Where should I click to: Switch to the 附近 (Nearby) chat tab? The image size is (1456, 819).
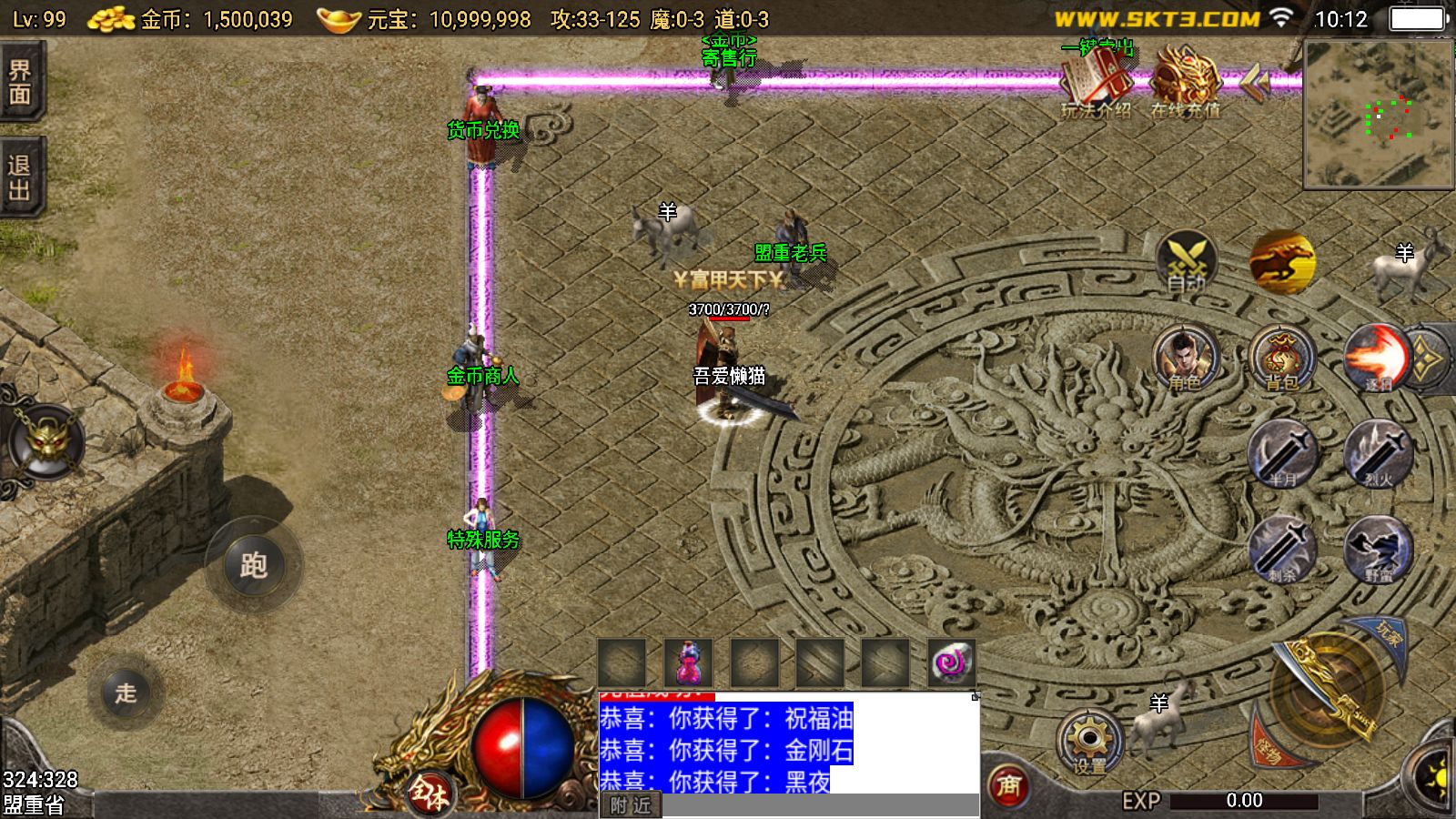pos(630,806)
